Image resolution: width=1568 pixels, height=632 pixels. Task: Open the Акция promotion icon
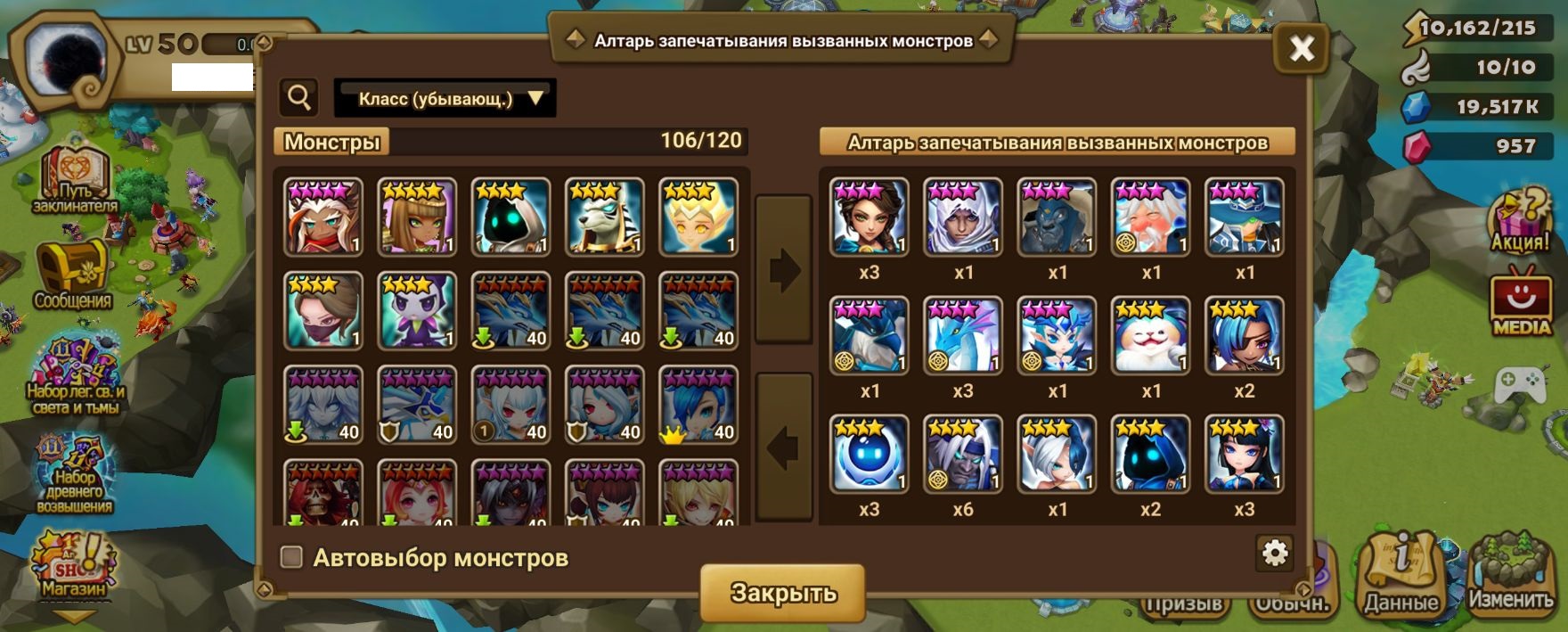click(x=1520, y=221)
